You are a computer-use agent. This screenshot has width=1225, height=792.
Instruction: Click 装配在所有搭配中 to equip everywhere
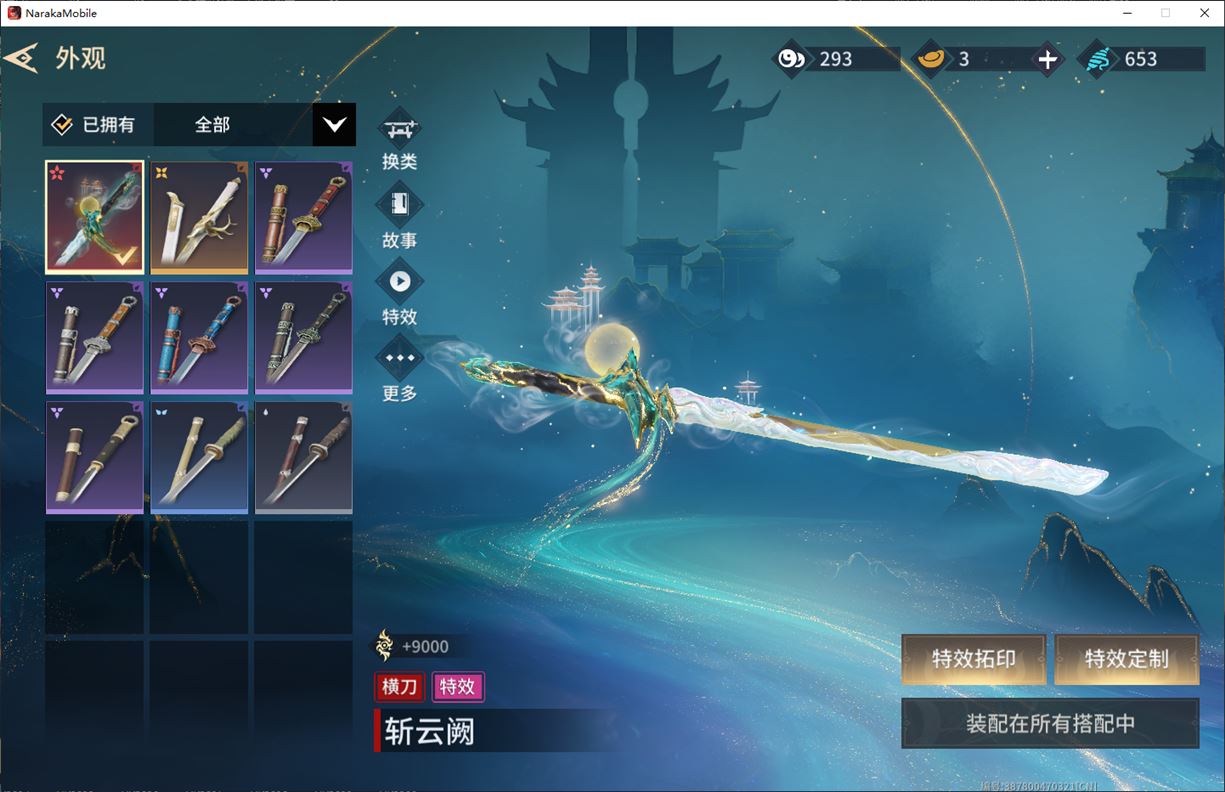(1050, 723)
